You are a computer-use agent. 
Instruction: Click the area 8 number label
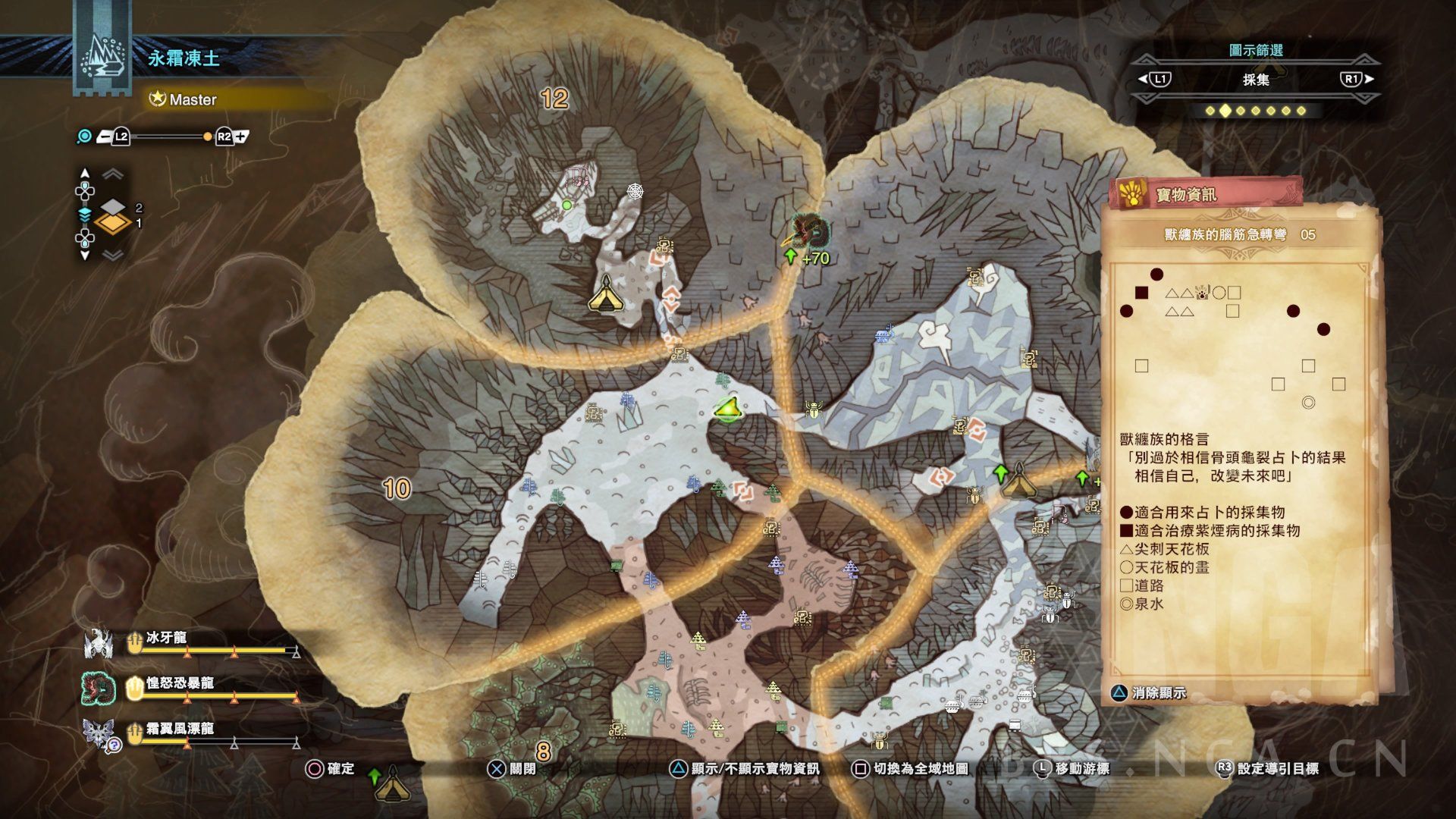[543, 752]
